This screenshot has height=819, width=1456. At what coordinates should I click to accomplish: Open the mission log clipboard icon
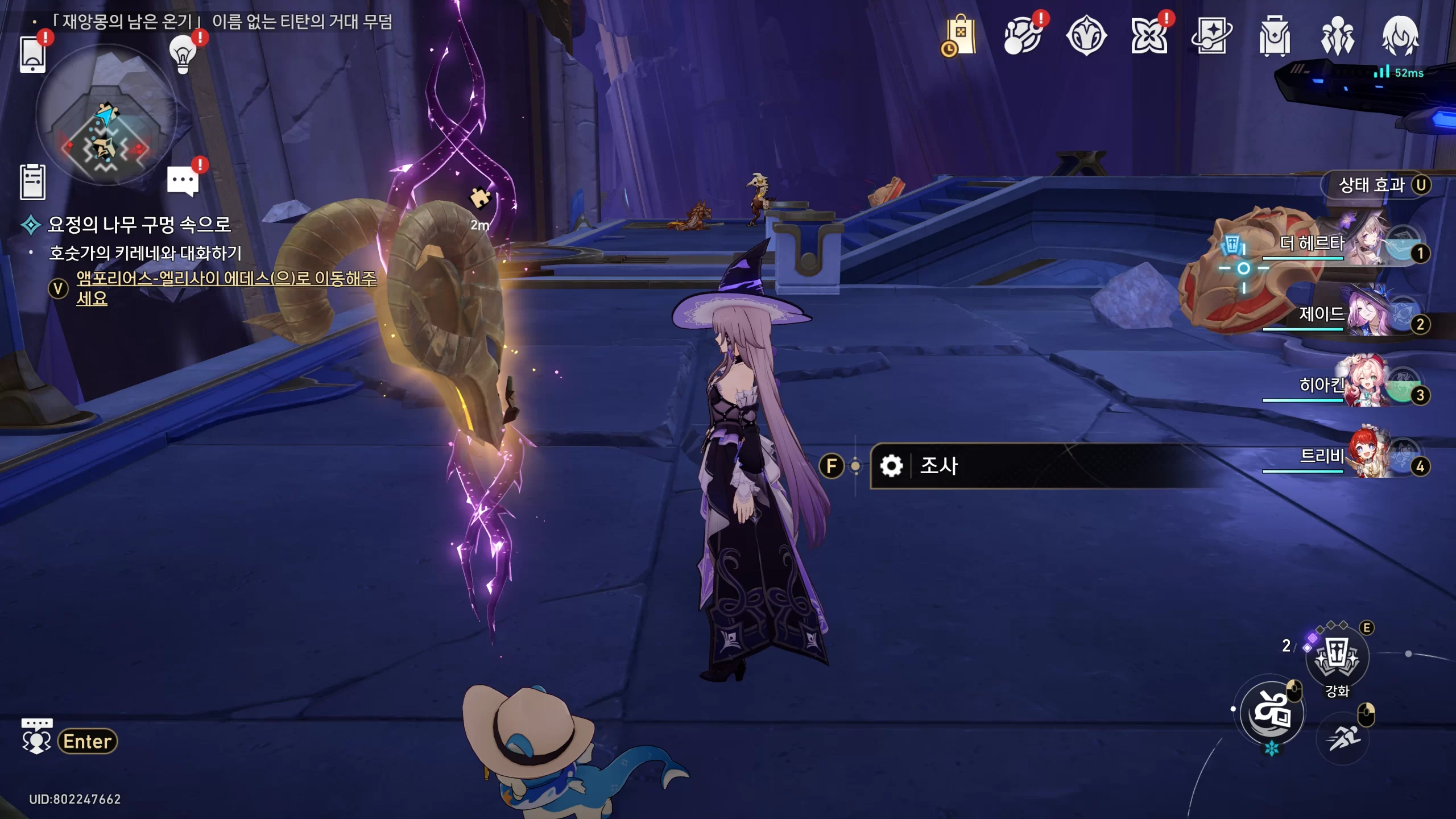coord(32,182)
